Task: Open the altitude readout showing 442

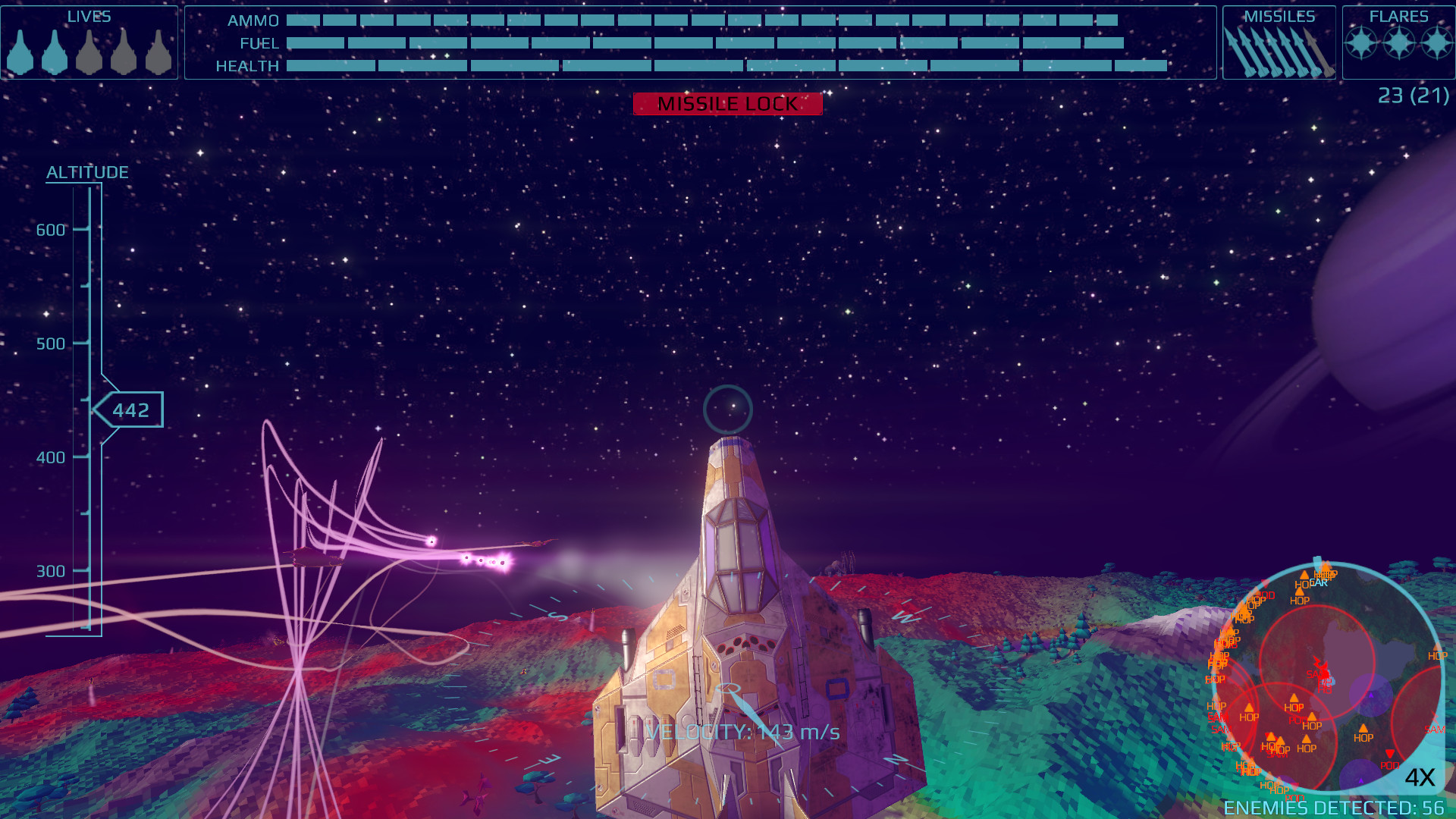Action: click(130, 409)
